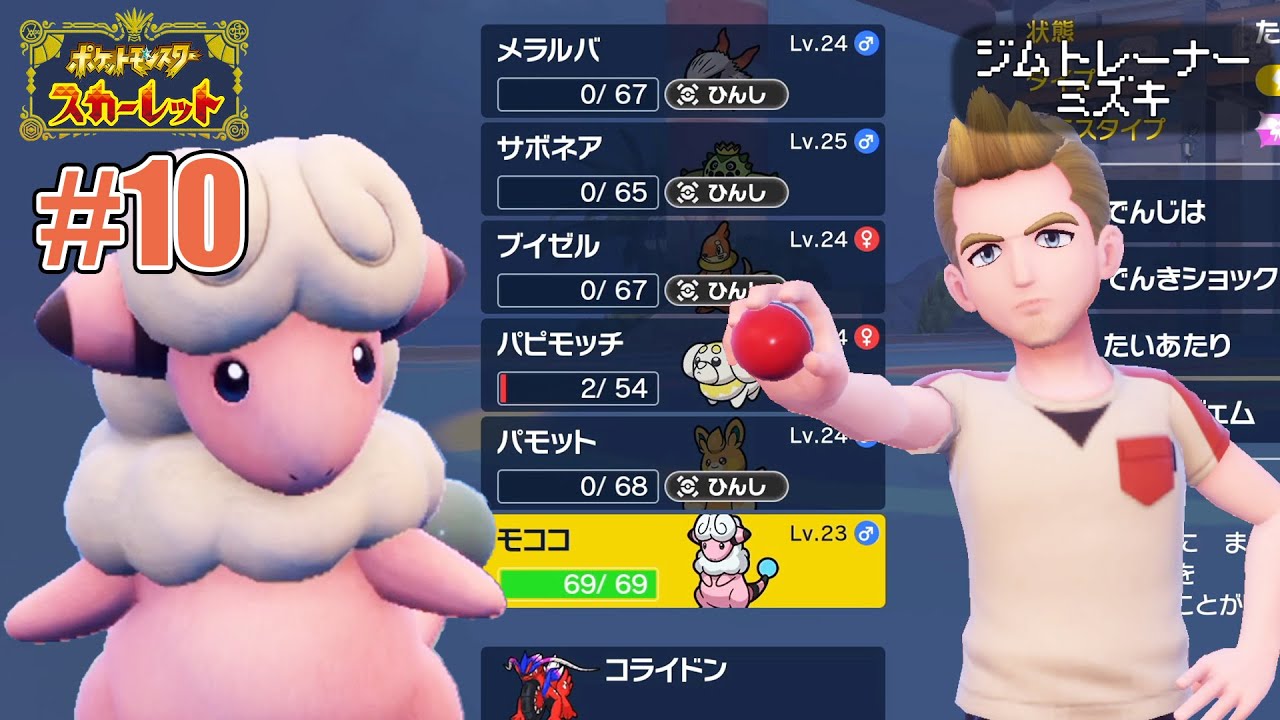Switch to the 状態 tab

click(x=1050, y=31)
